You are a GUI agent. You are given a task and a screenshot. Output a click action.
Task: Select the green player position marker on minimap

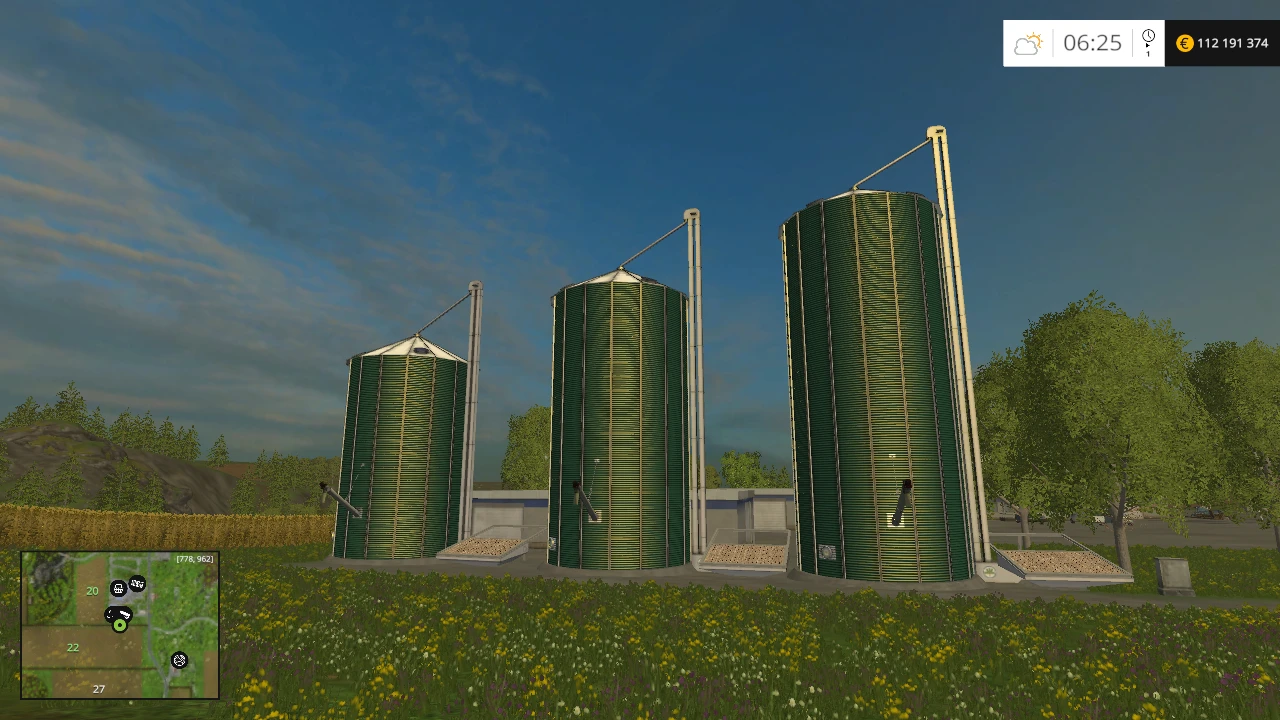[x=119, y=625]
